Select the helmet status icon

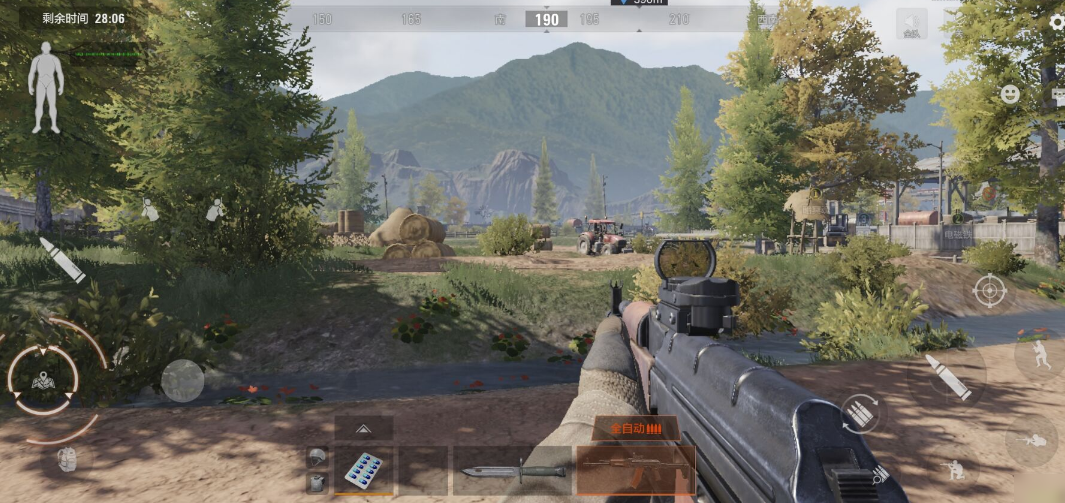click(x=318, y=457)
